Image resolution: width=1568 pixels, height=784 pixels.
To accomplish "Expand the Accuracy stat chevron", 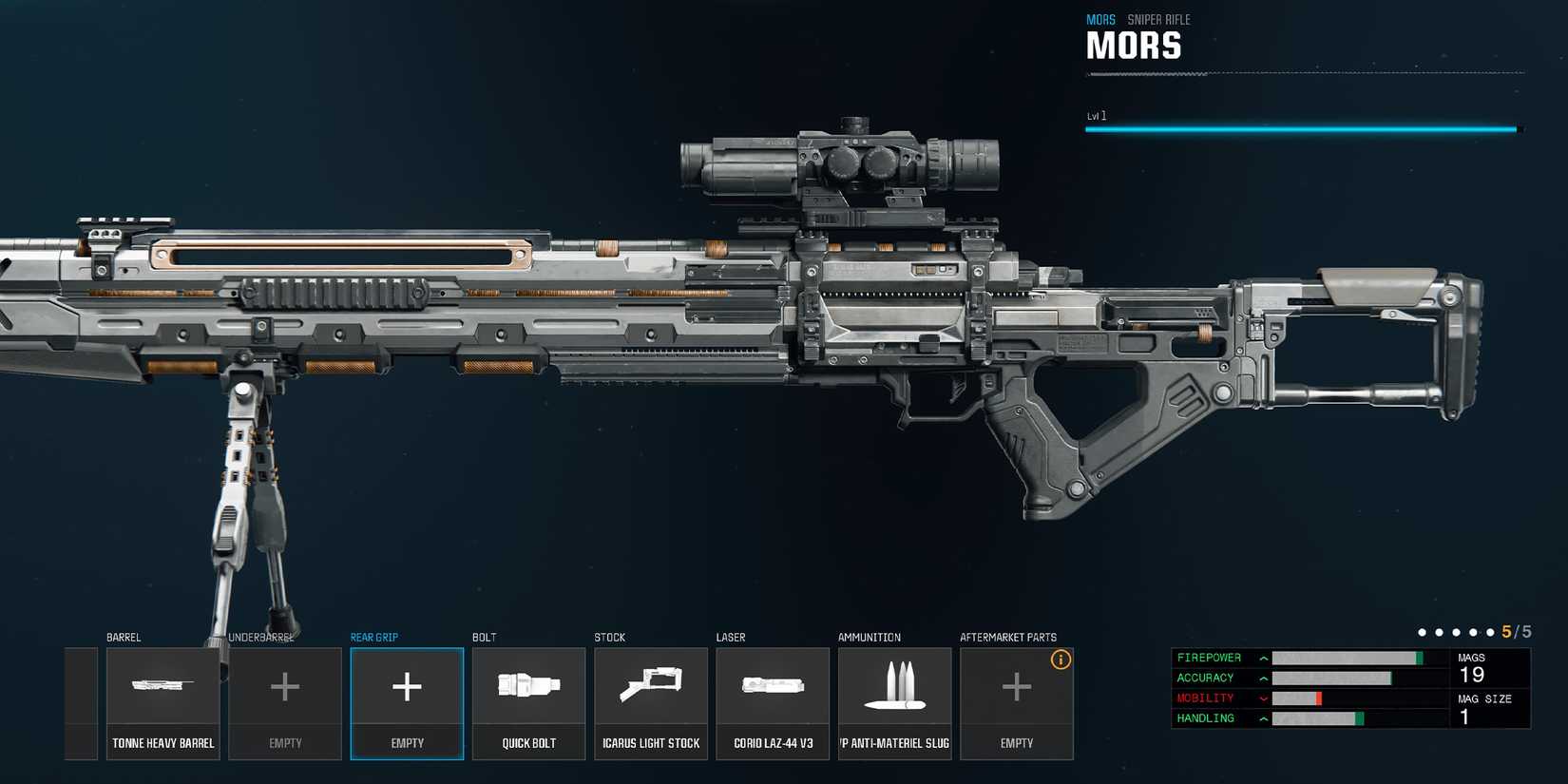I will 1262,678.
